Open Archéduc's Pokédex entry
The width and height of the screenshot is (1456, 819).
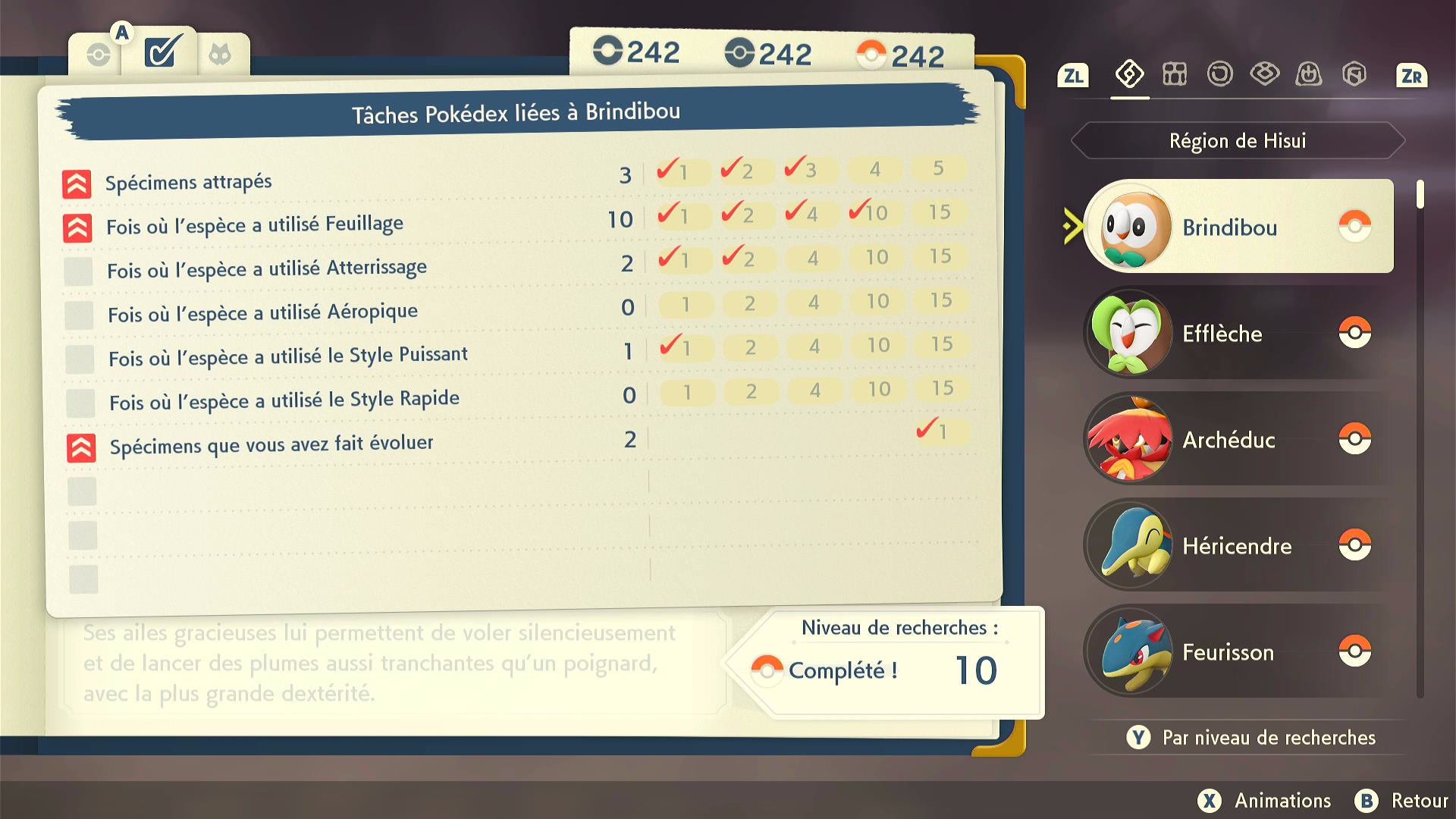1238,439
